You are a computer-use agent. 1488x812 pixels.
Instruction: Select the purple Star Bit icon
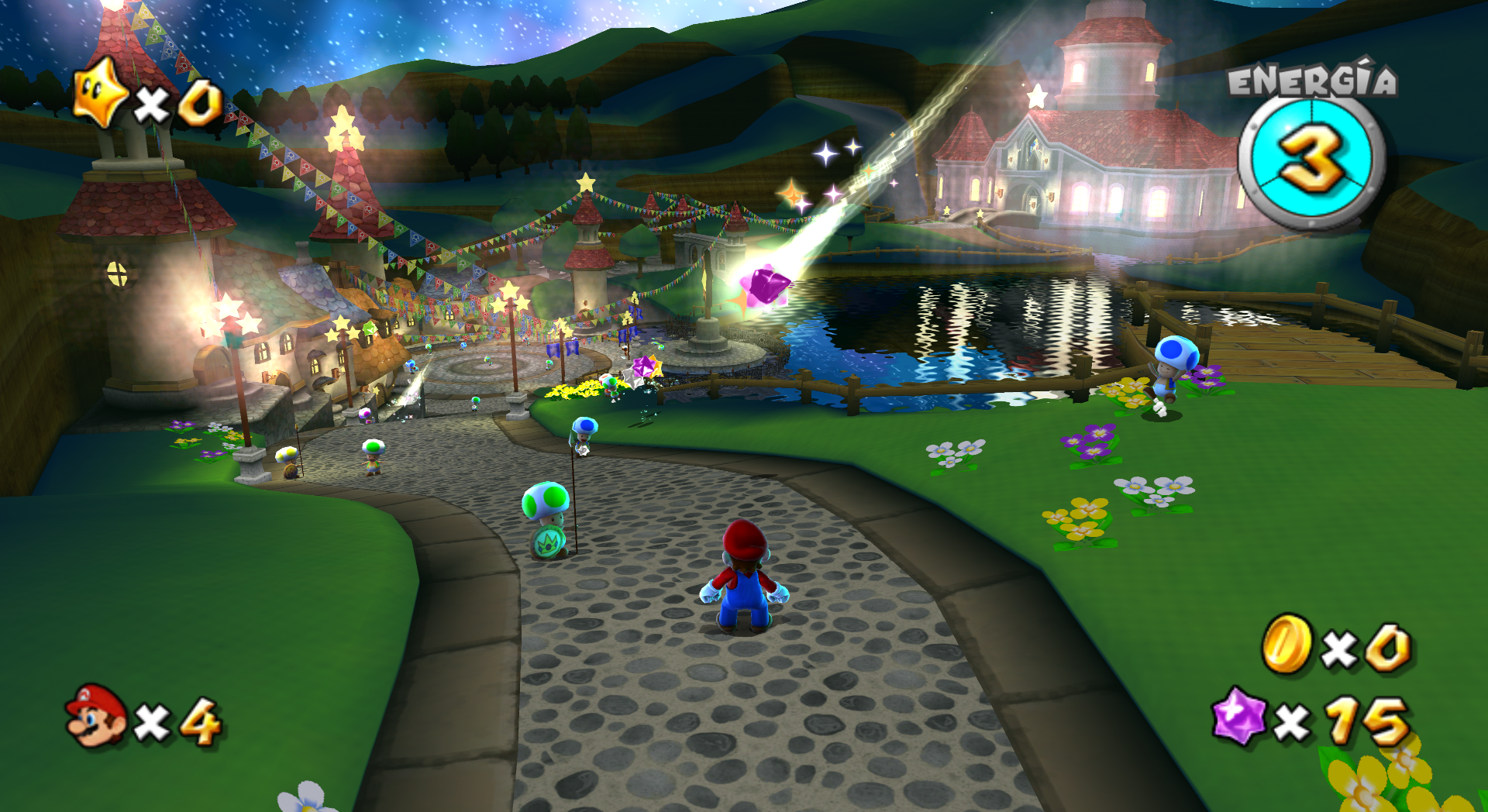(1238, 715)
